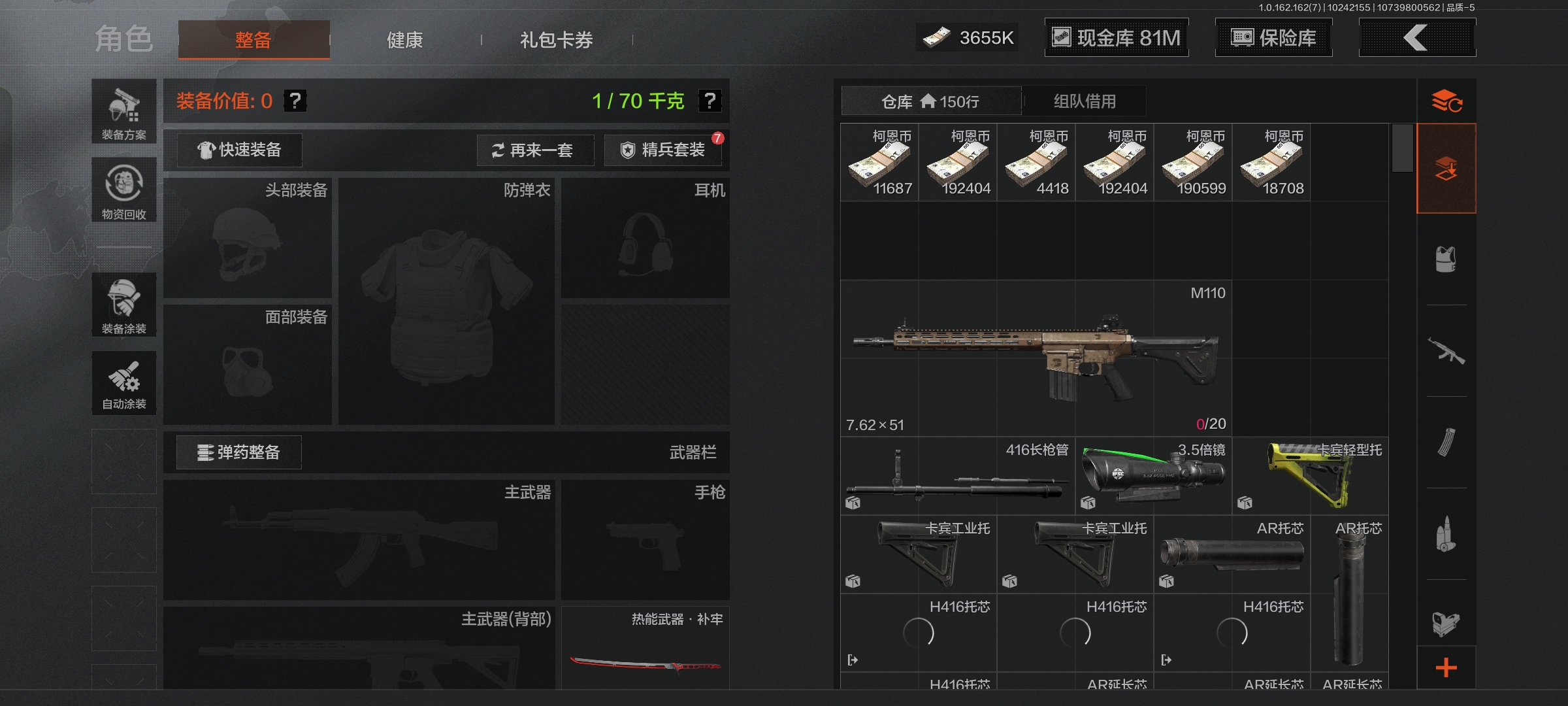This screenshot has height=706, width=1568.
Task: Select the 3.5倍镜 scope item
Action: [x=1153, y=476]
